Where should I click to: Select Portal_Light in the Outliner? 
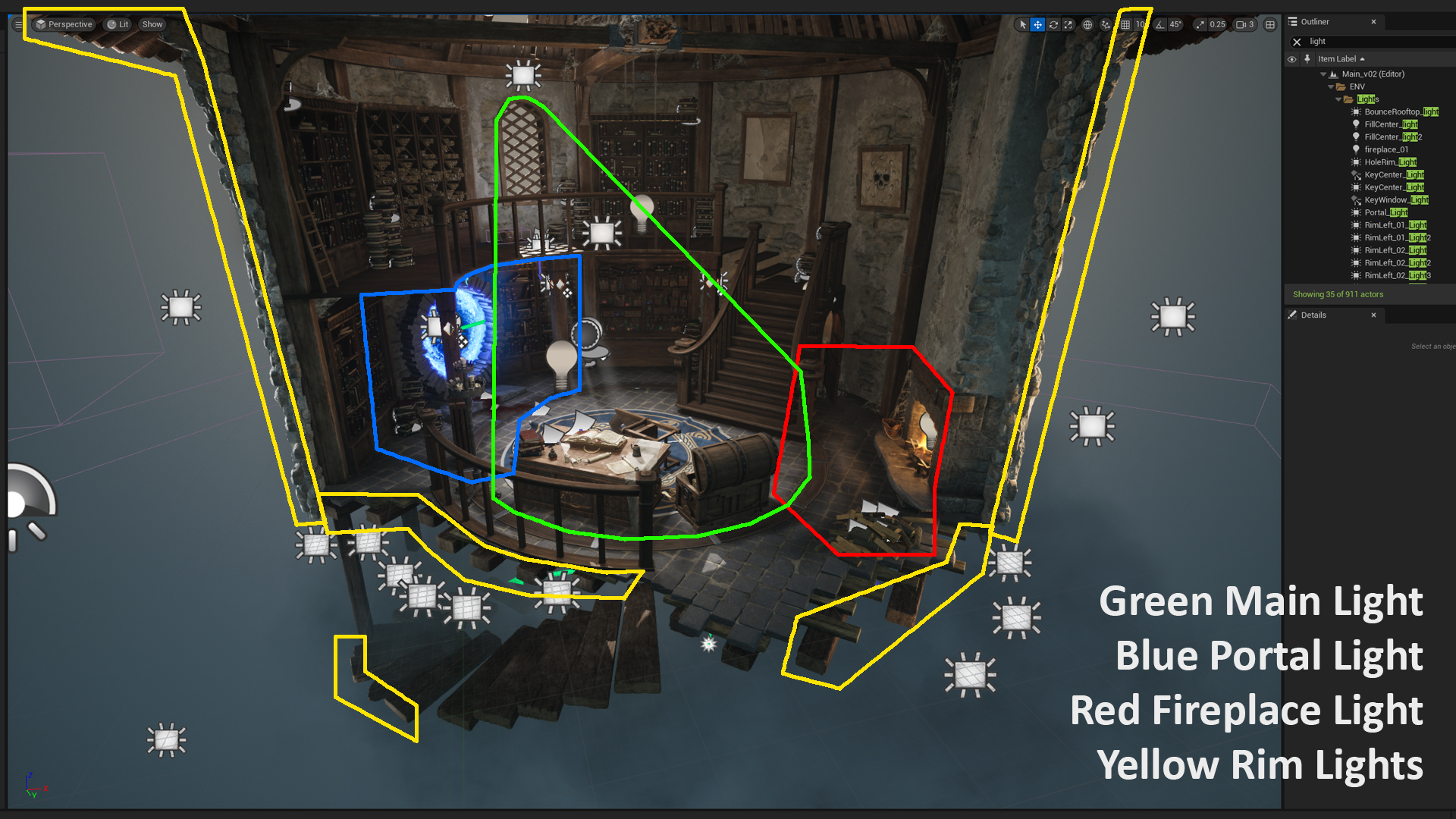1385,212
